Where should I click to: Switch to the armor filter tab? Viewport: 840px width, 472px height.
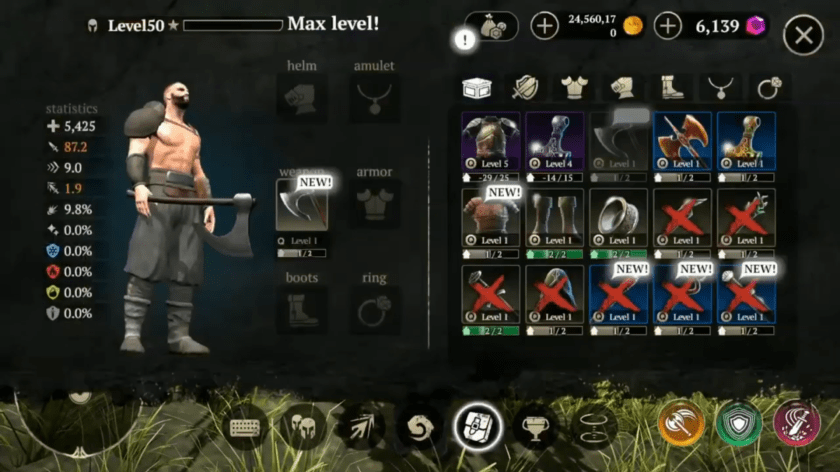(574, 88)
